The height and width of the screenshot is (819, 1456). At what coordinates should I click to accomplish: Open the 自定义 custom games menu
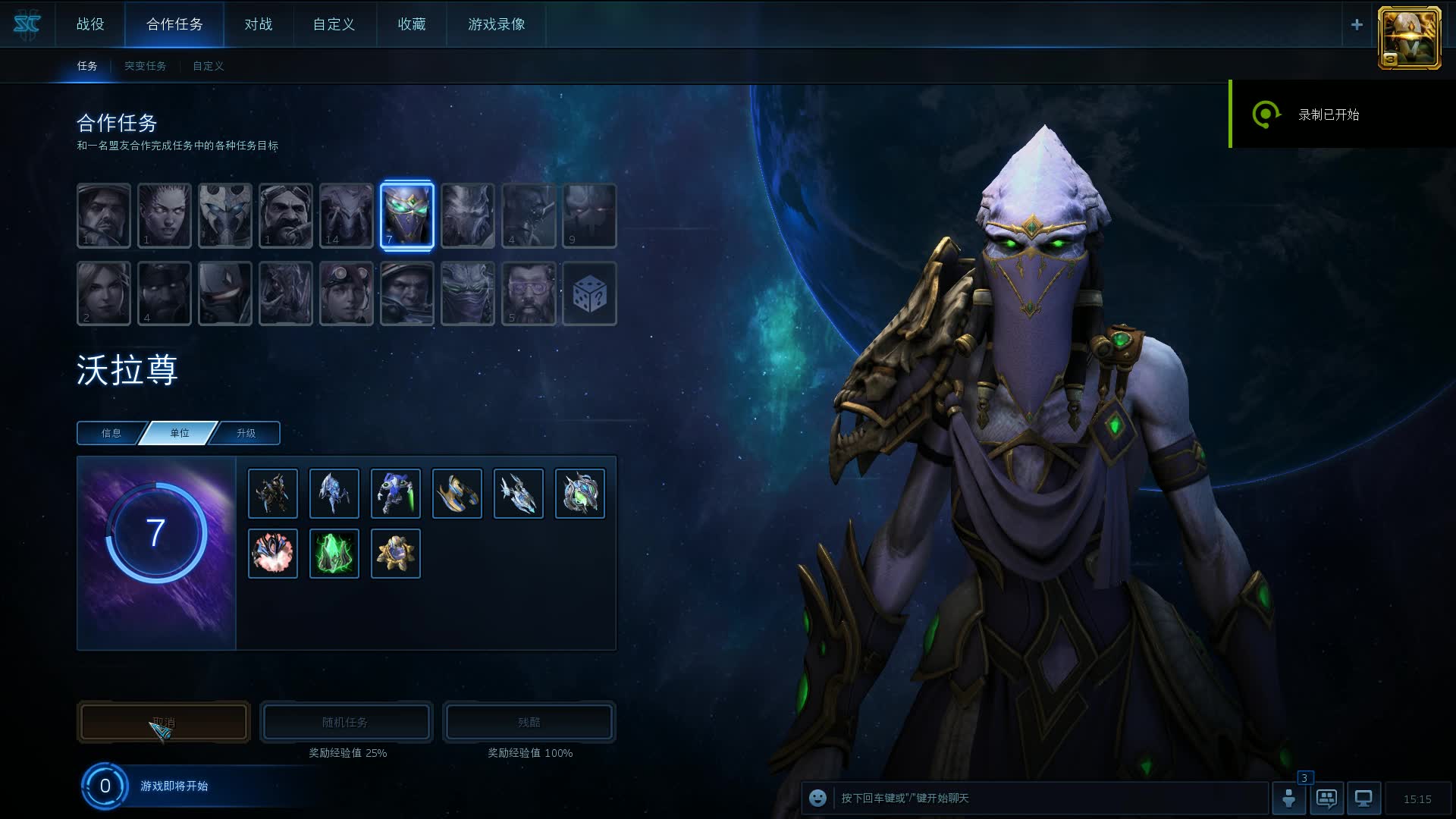pyautogui.click(x=334, y=24)
